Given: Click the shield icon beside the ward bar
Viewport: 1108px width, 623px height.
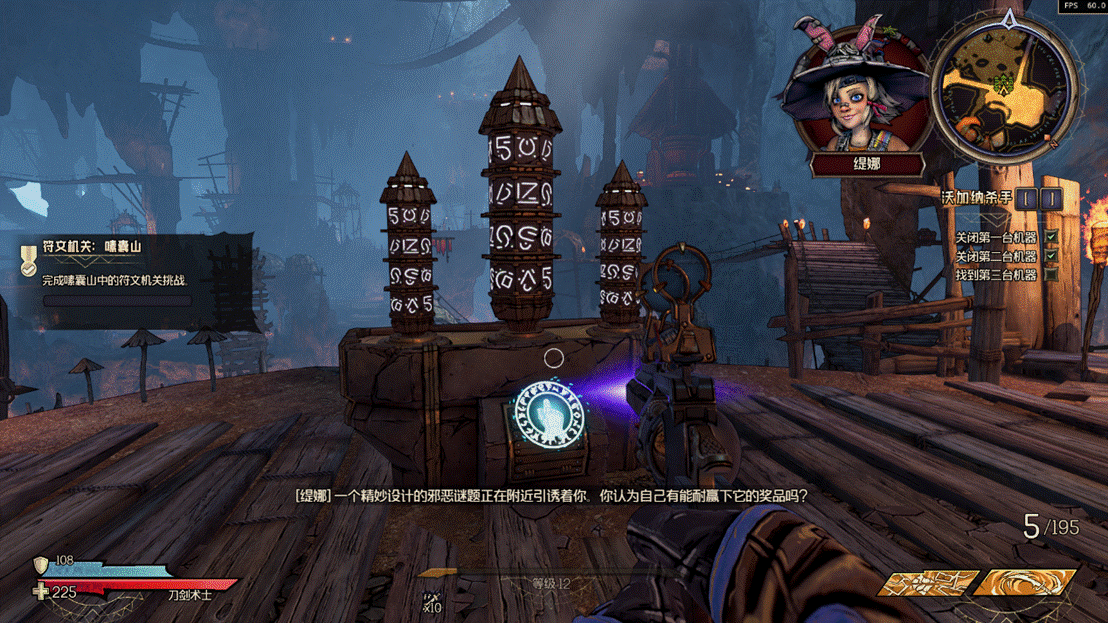Looking at the screenshot, I should (x=41, y=565).
